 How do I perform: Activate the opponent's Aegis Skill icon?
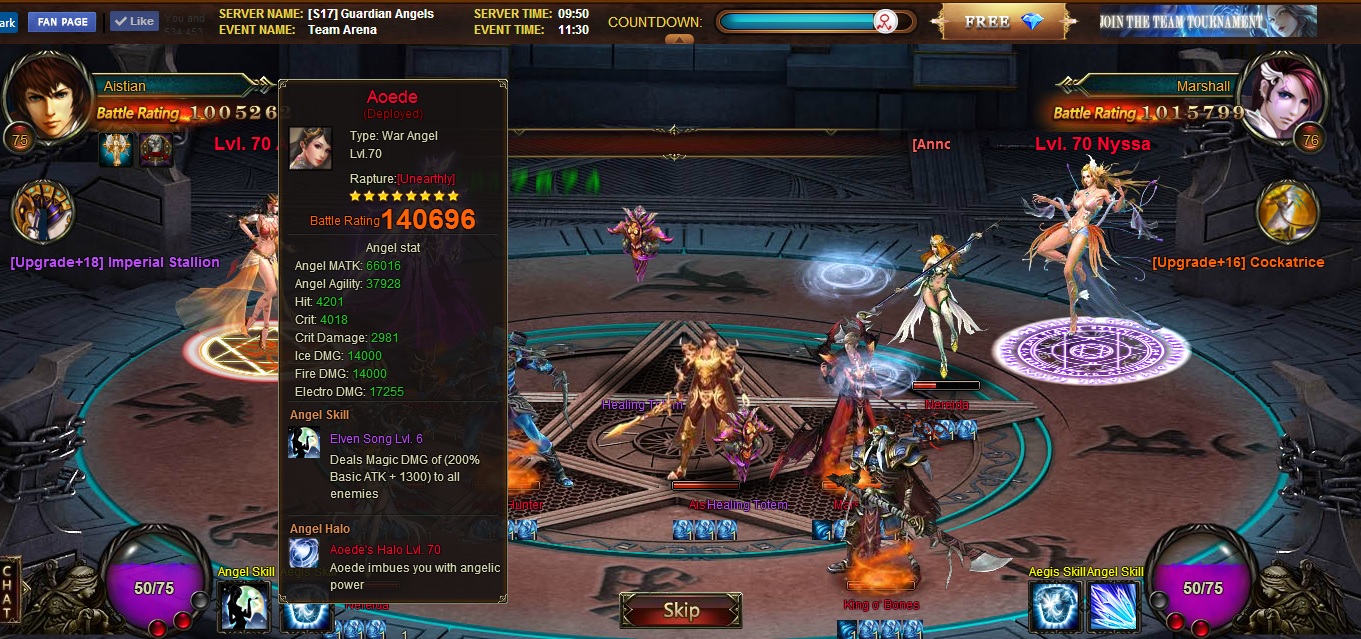[x=1055, y=607]
